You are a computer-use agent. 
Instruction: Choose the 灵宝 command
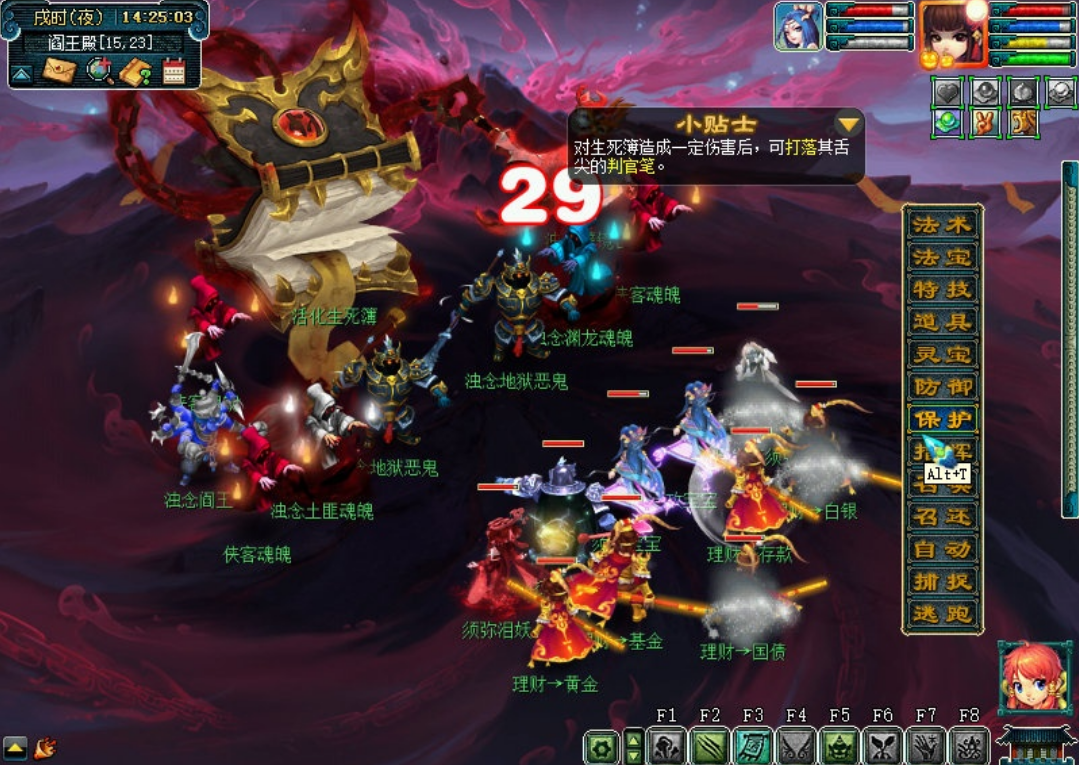[x=942, y=354]
